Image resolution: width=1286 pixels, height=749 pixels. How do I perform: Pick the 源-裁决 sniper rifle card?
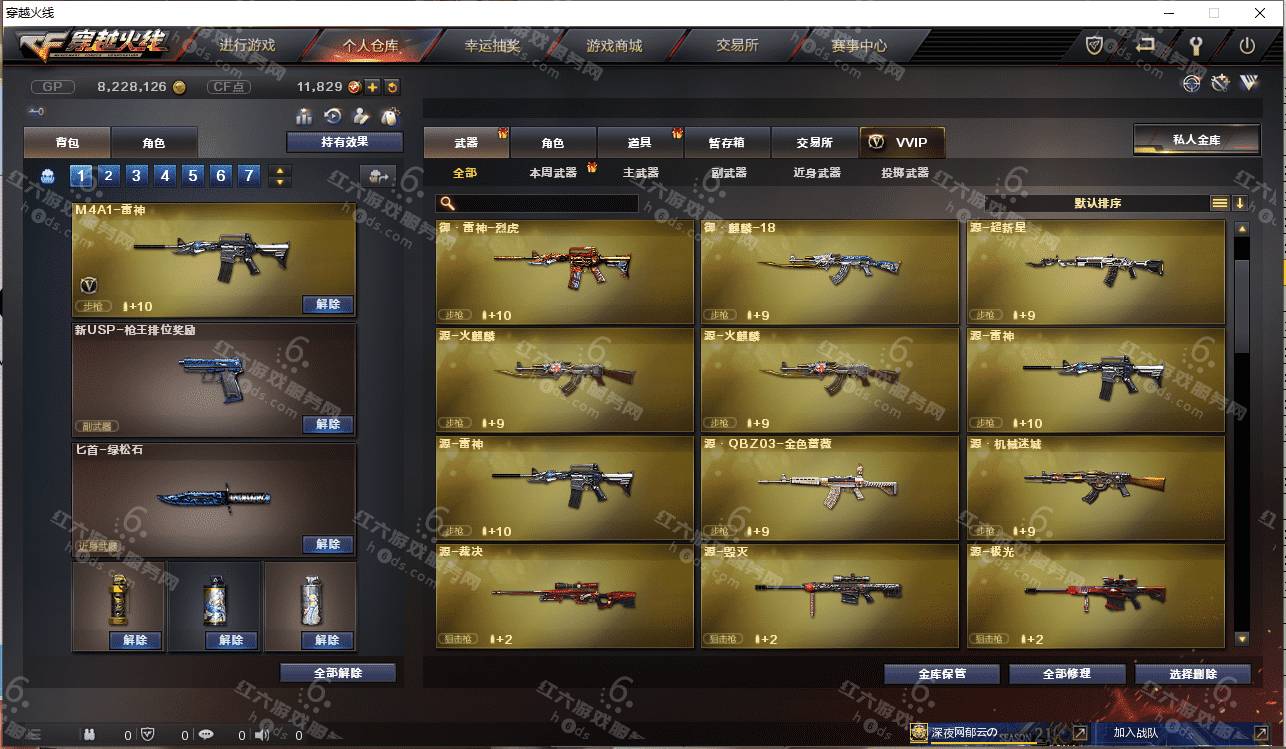[x=564, y=595]
